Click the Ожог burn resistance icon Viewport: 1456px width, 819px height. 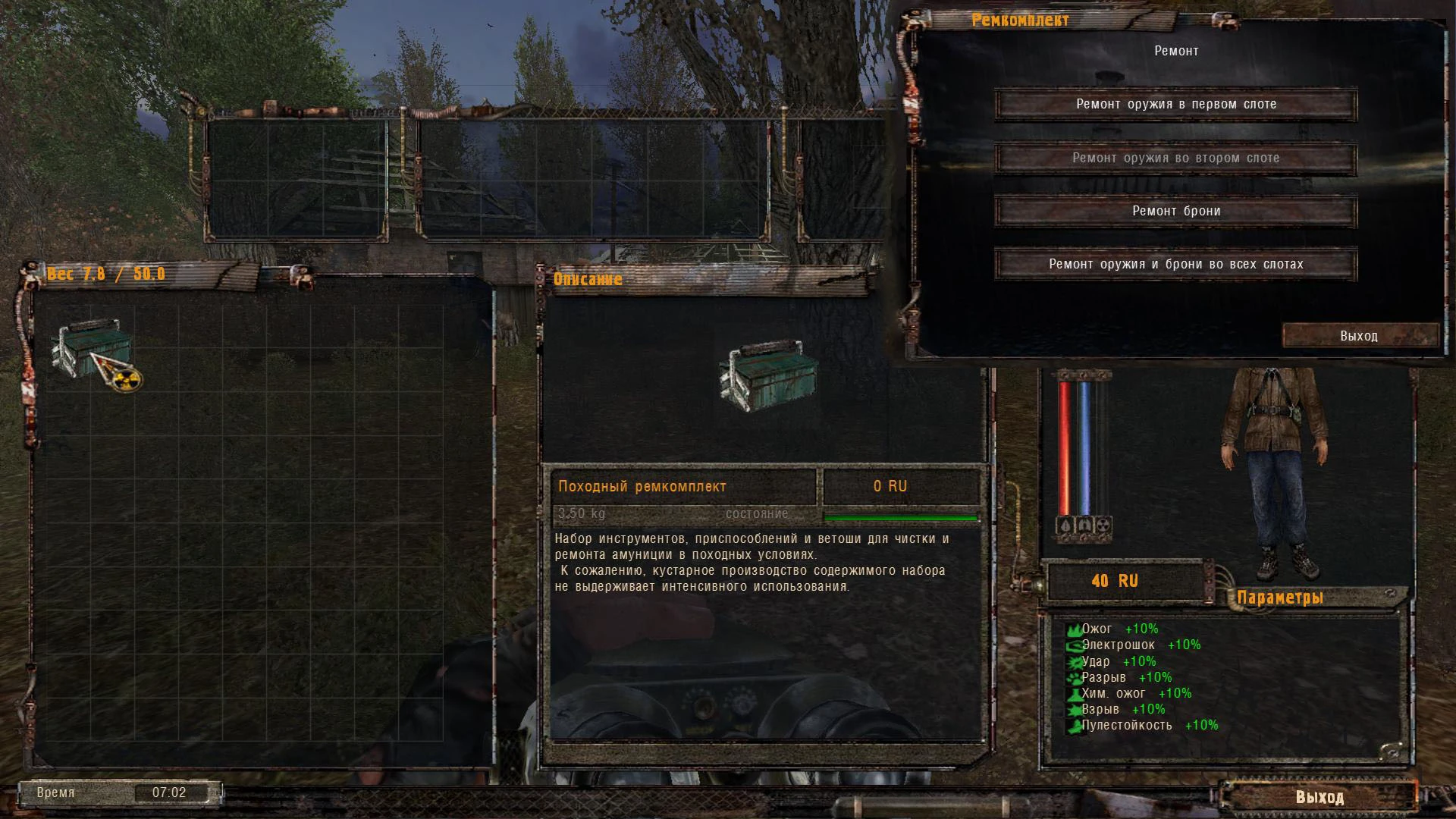pyautogui.click(x=1074, y=629)
